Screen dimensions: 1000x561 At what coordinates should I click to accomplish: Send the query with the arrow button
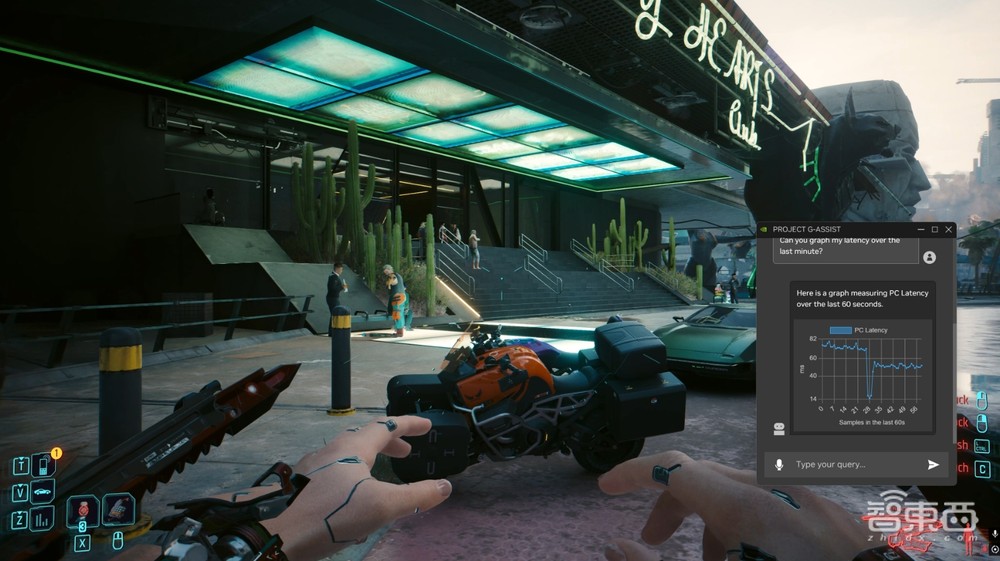(933, 465)
